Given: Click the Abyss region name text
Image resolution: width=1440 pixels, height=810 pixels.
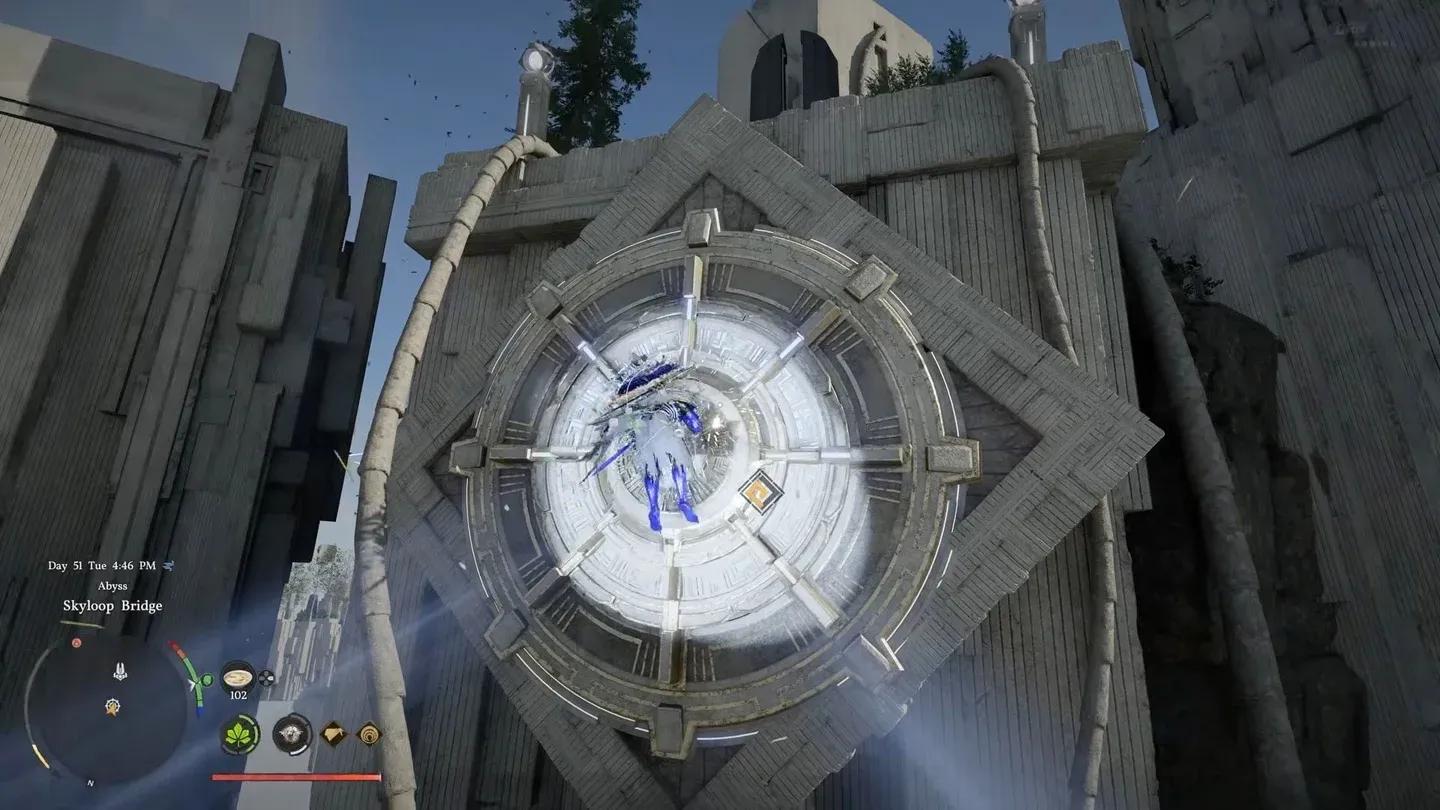Looking at the screenshot, I should pyautogui.click(x=112, y=586).
